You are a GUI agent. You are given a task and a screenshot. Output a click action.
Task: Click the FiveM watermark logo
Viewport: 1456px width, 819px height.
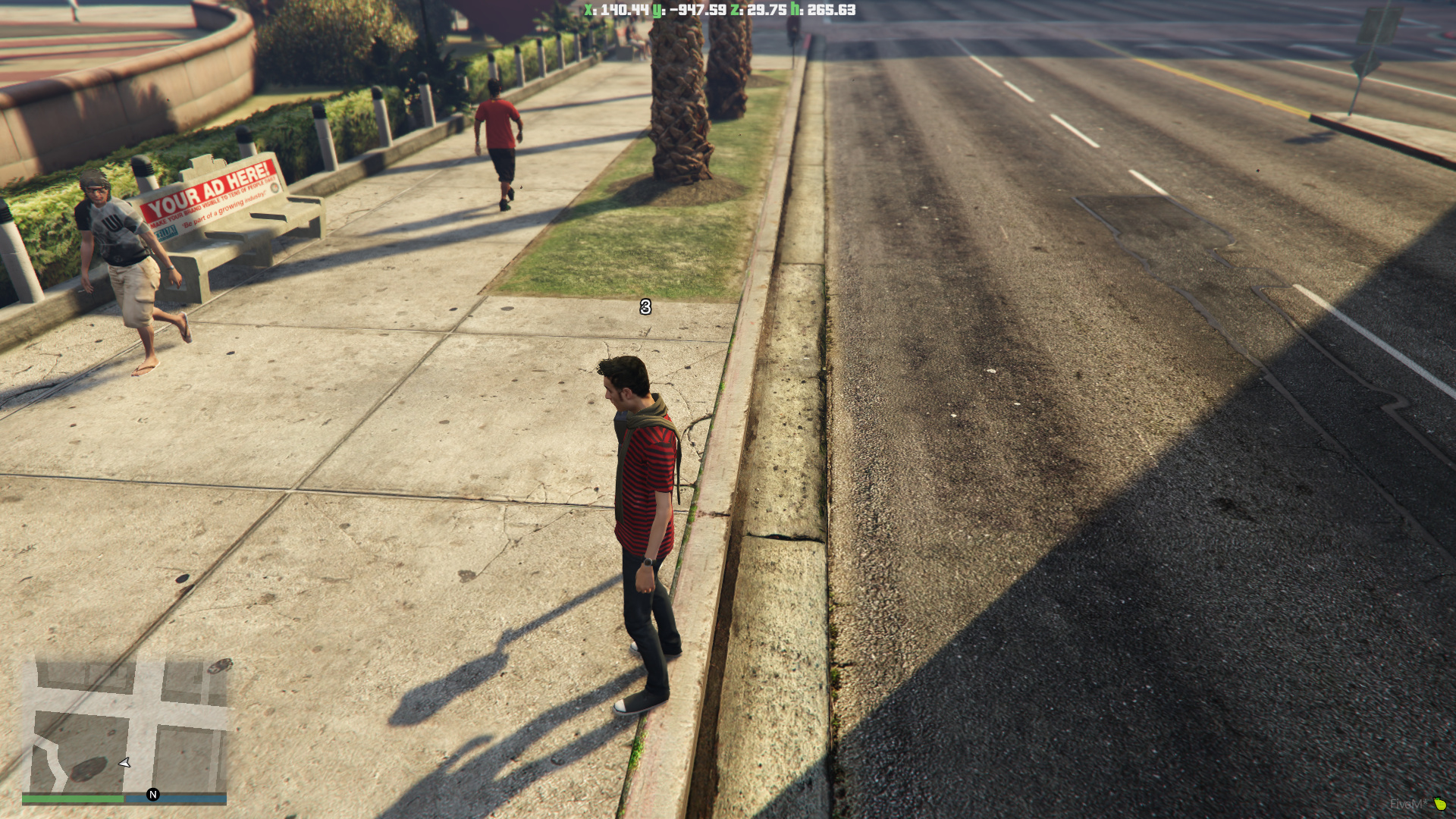(1417, 804)
